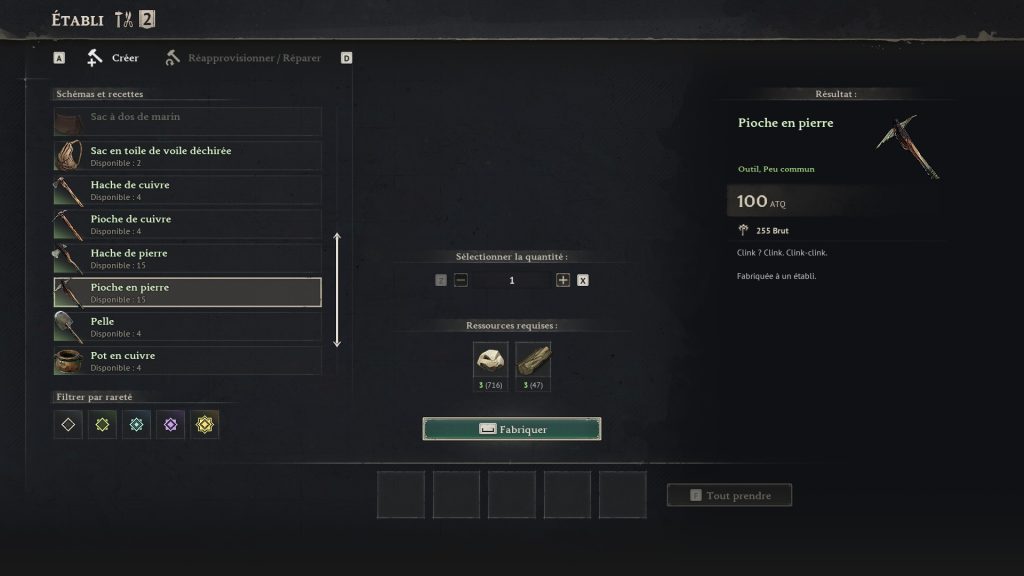This screenshot has height=576, width=1024.
Task: Filter recipes by white common rarity
Action: (x=68, y=425)
